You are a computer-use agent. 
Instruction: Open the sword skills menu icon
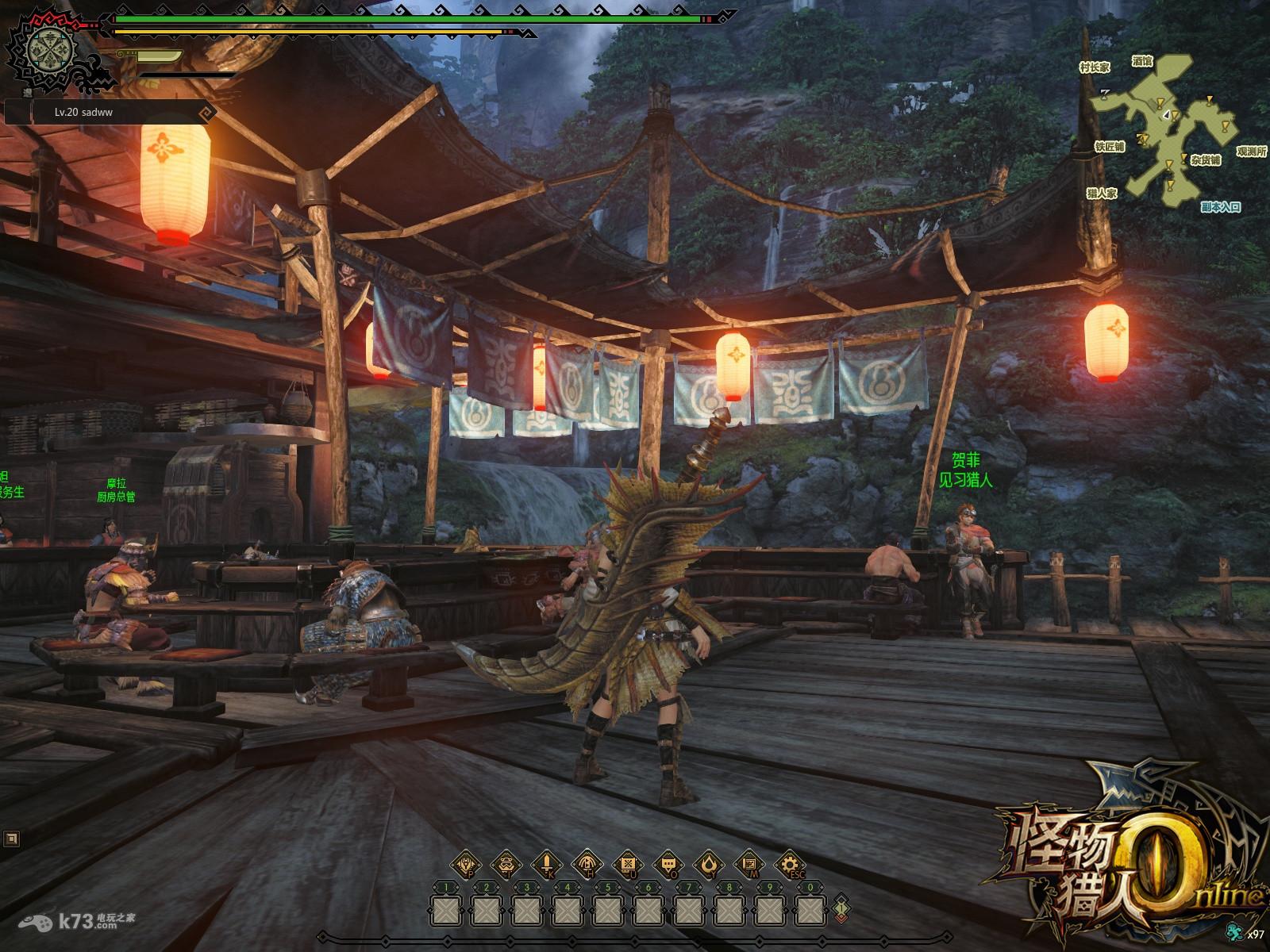tap(546, 865)
